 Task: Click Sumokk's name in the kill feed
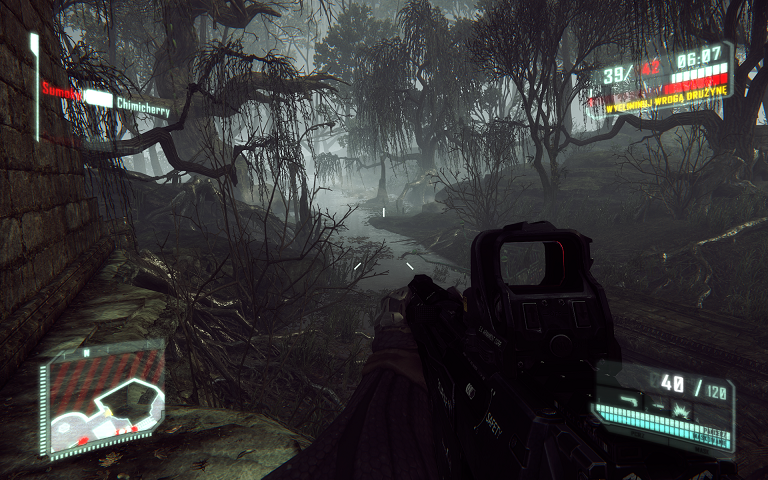tap(61, 90)
